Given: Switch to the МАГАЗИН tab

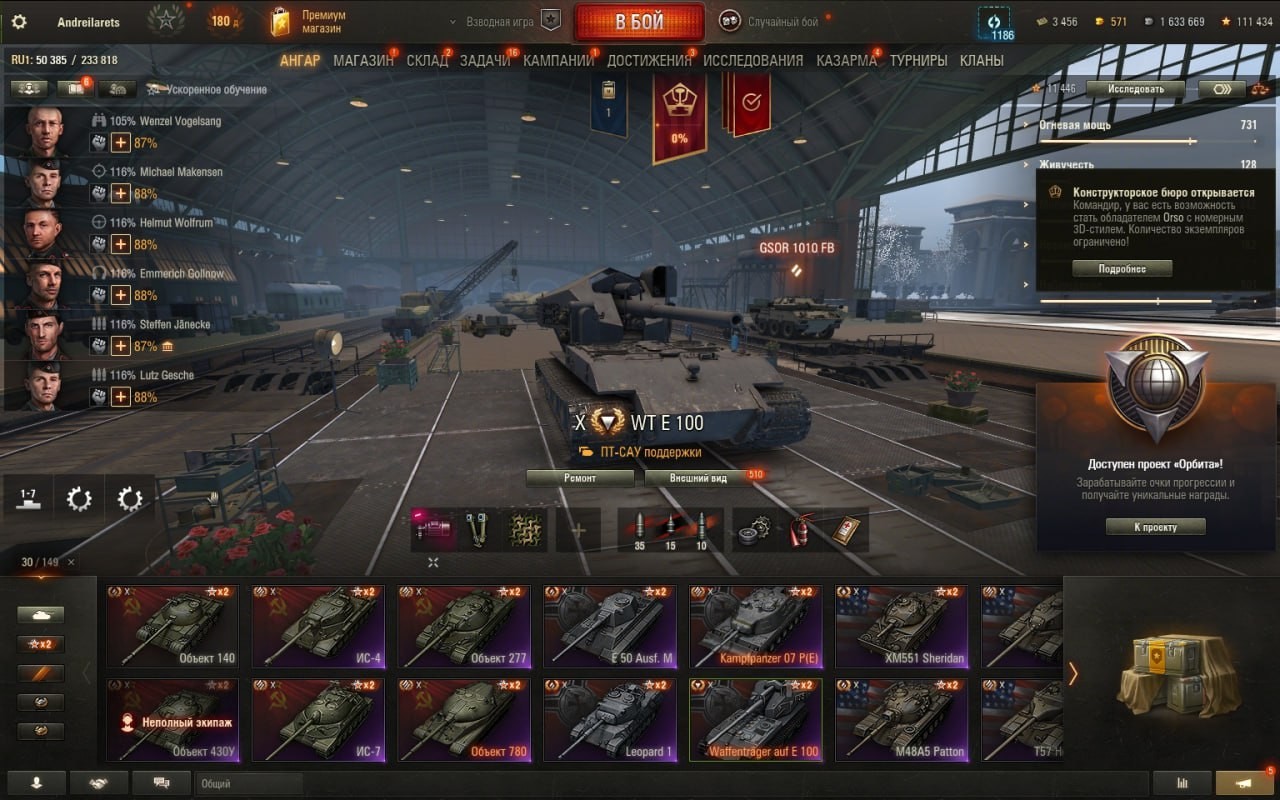Looking at the screenshot, I should 363,60.
